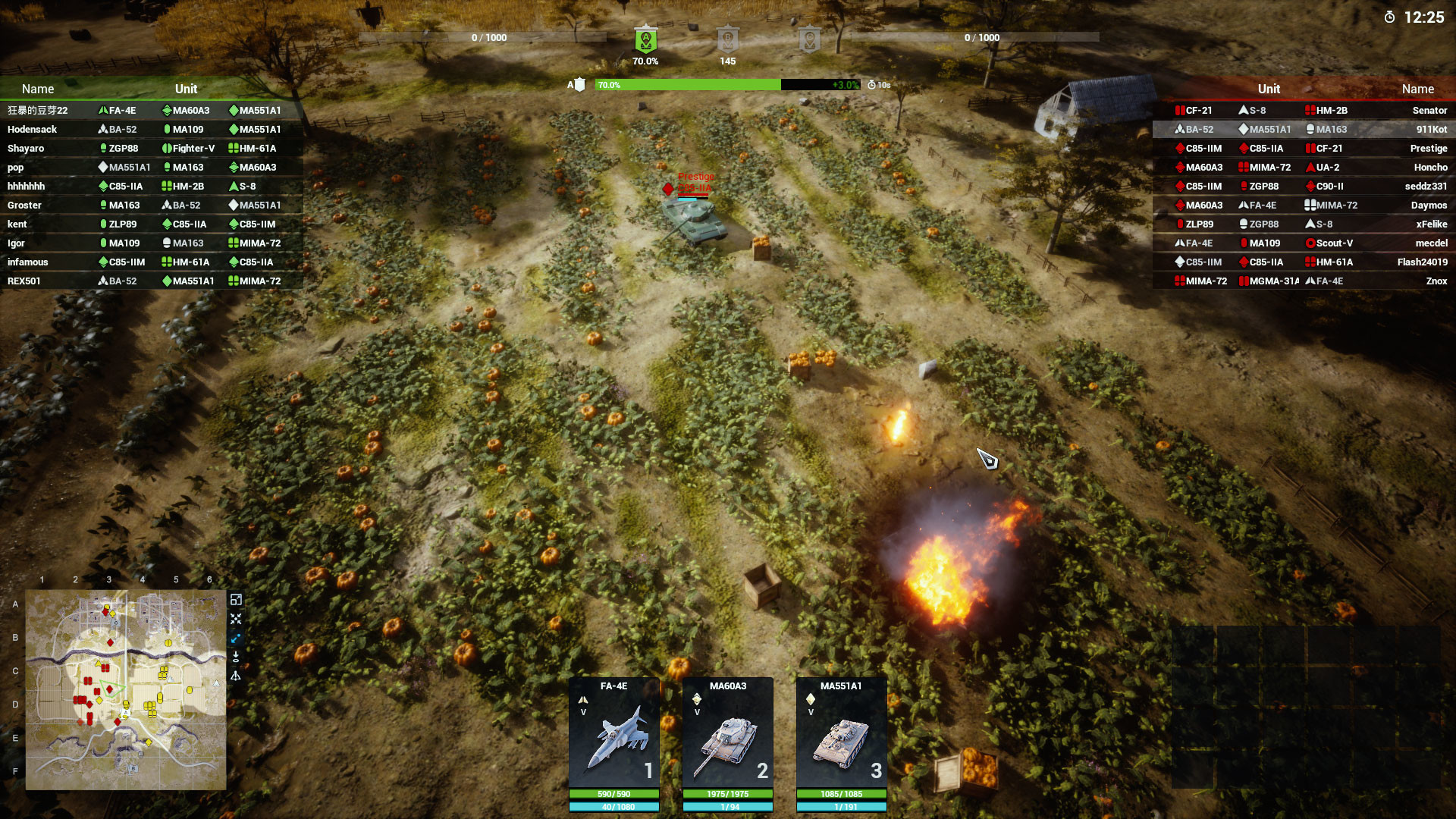The height and width of the screenshot is (819, 1456).
Task: Click REX501's row in allied list
Action: 152,281
